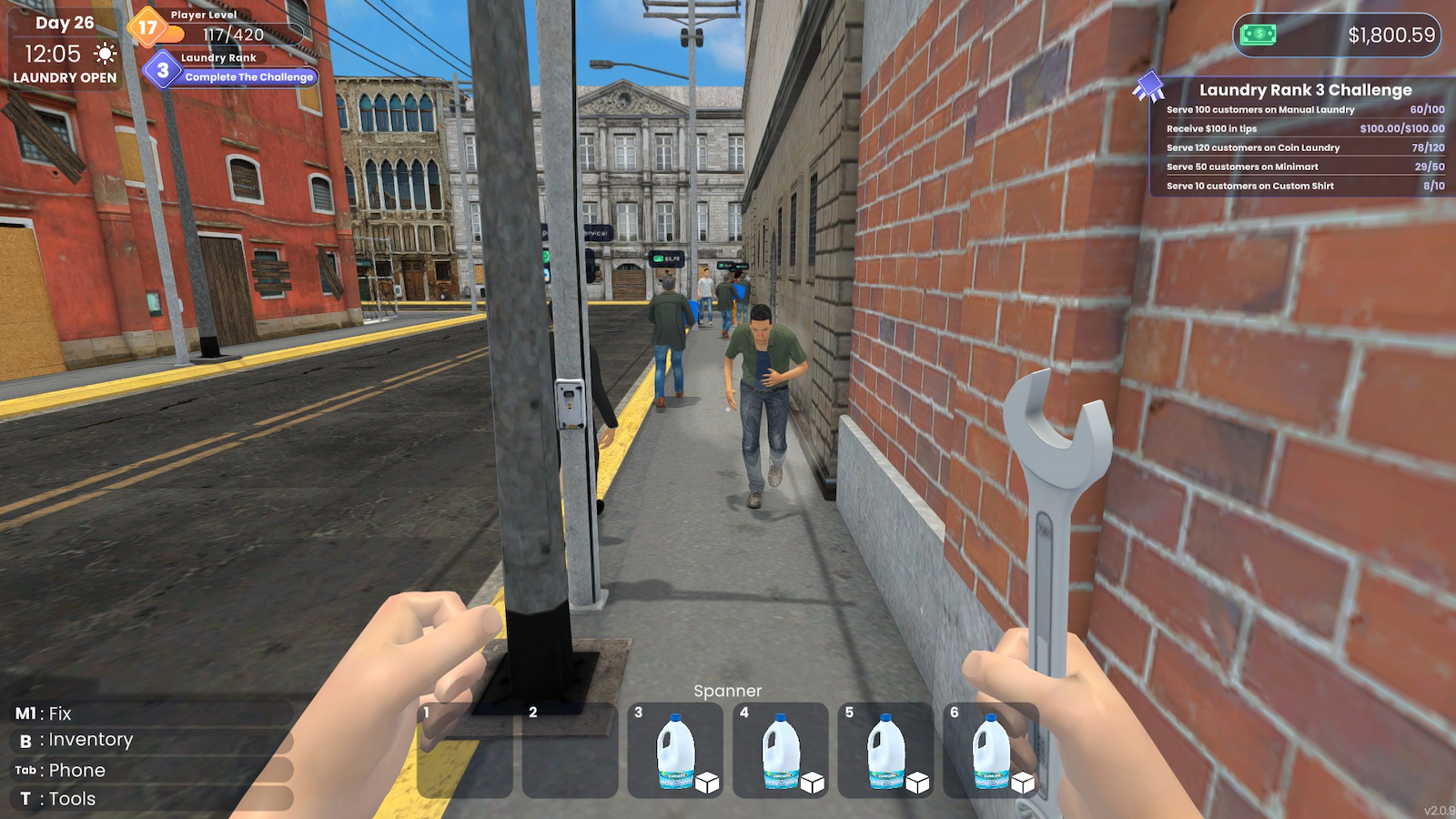Toggle visibility of the Laundry Rank 3 Challenge panel
This screenshot has width=1456, height=819.
[1306, 90]
